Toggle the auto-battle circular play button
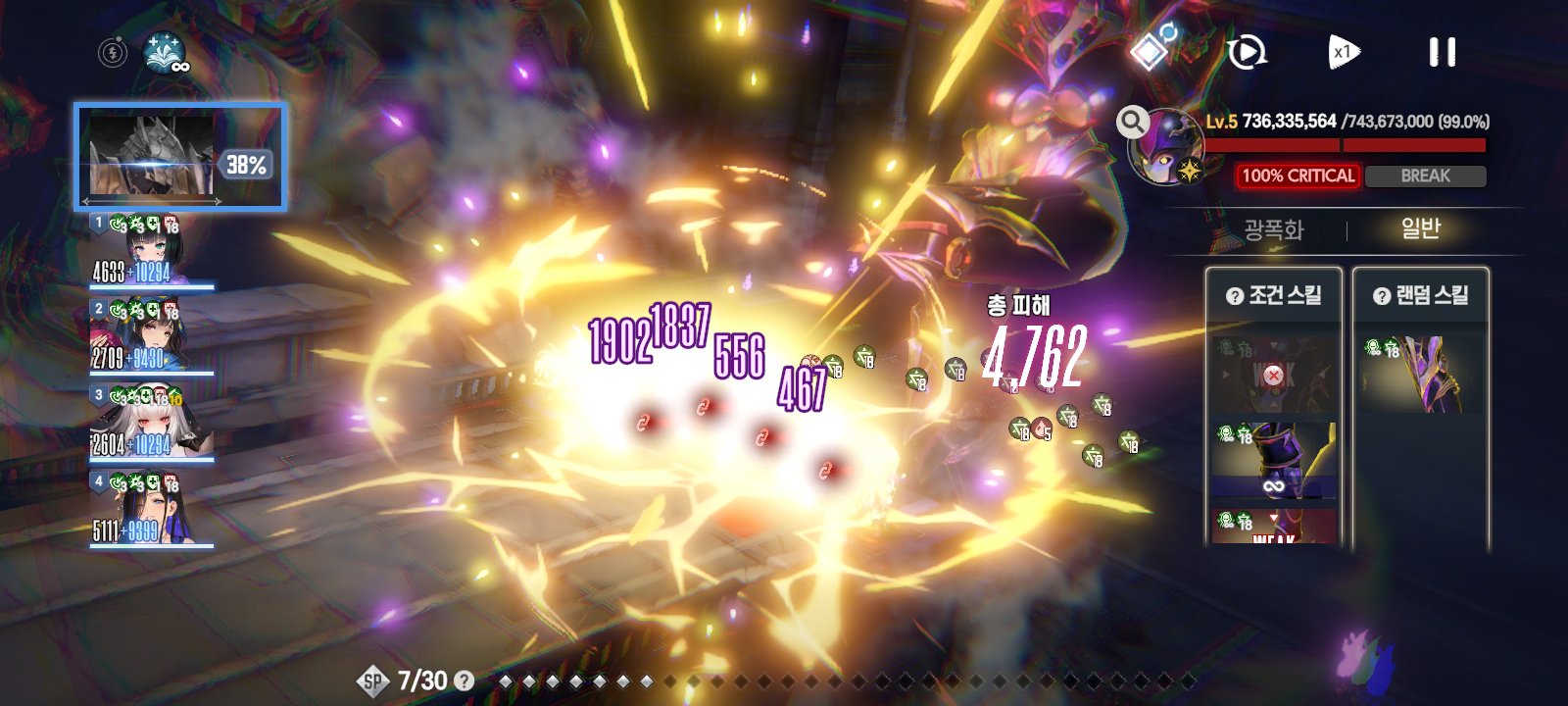1568x706 pixels. (1247, 52)
